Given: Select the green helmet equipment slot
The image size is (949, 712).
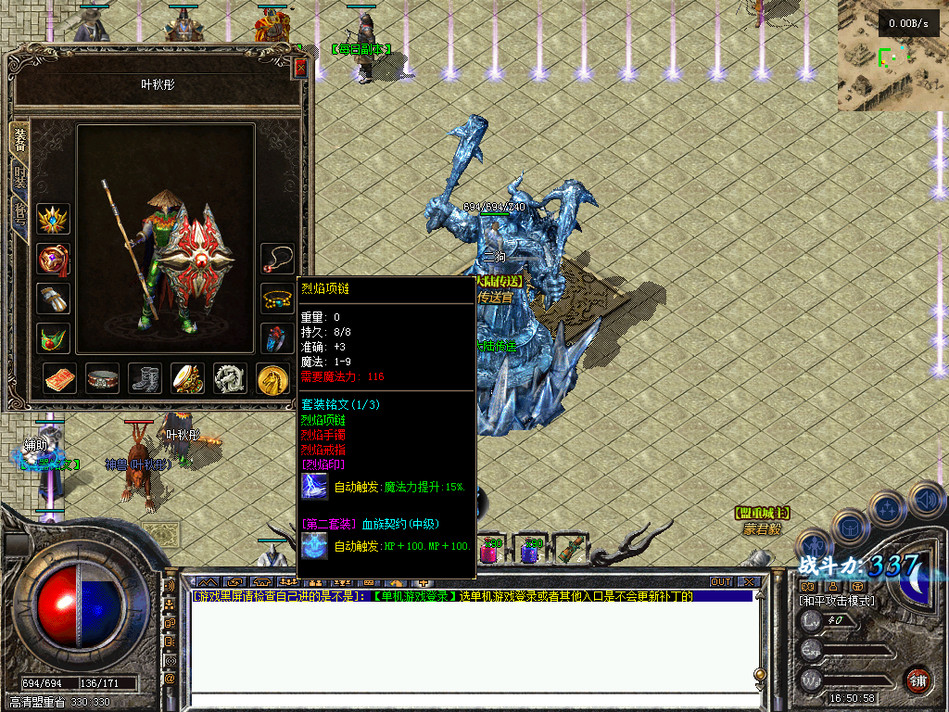Looking at the screenshot, I should [53, 337].
